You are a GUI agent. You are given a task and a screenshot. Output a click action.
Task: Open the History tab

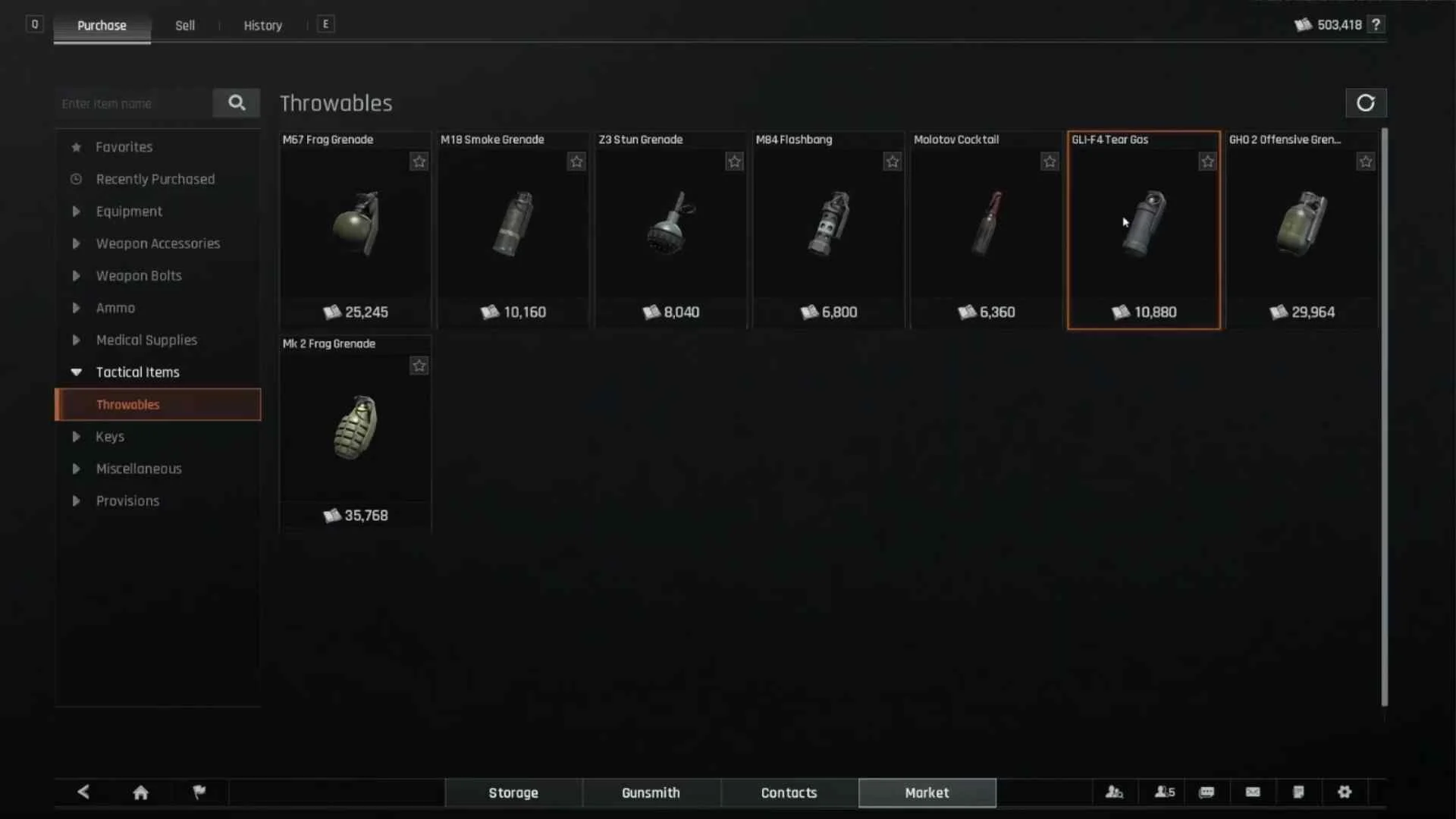(x=262, y=24)
